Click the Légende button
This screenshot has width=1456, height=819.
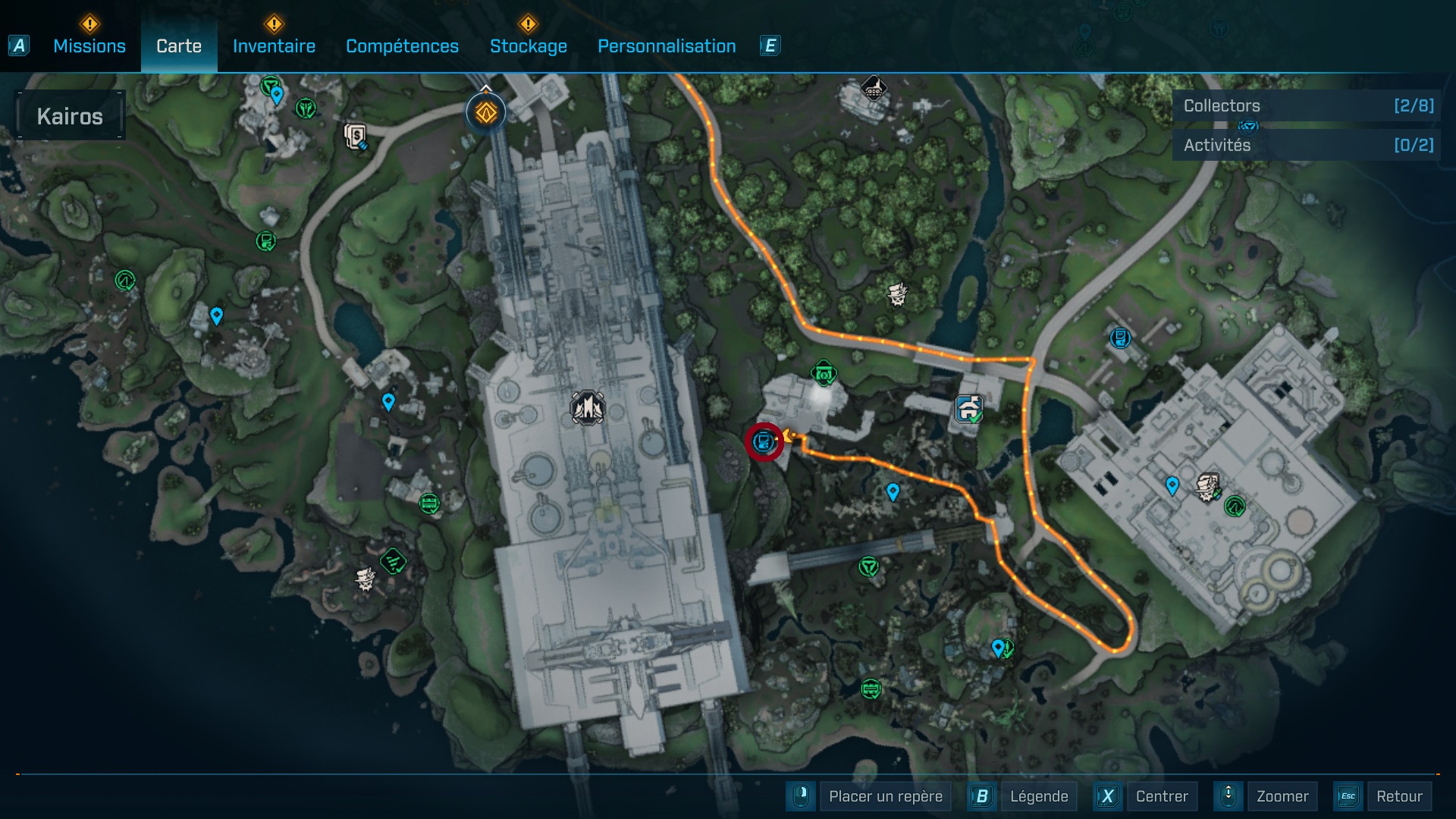tap(1038, 796)
